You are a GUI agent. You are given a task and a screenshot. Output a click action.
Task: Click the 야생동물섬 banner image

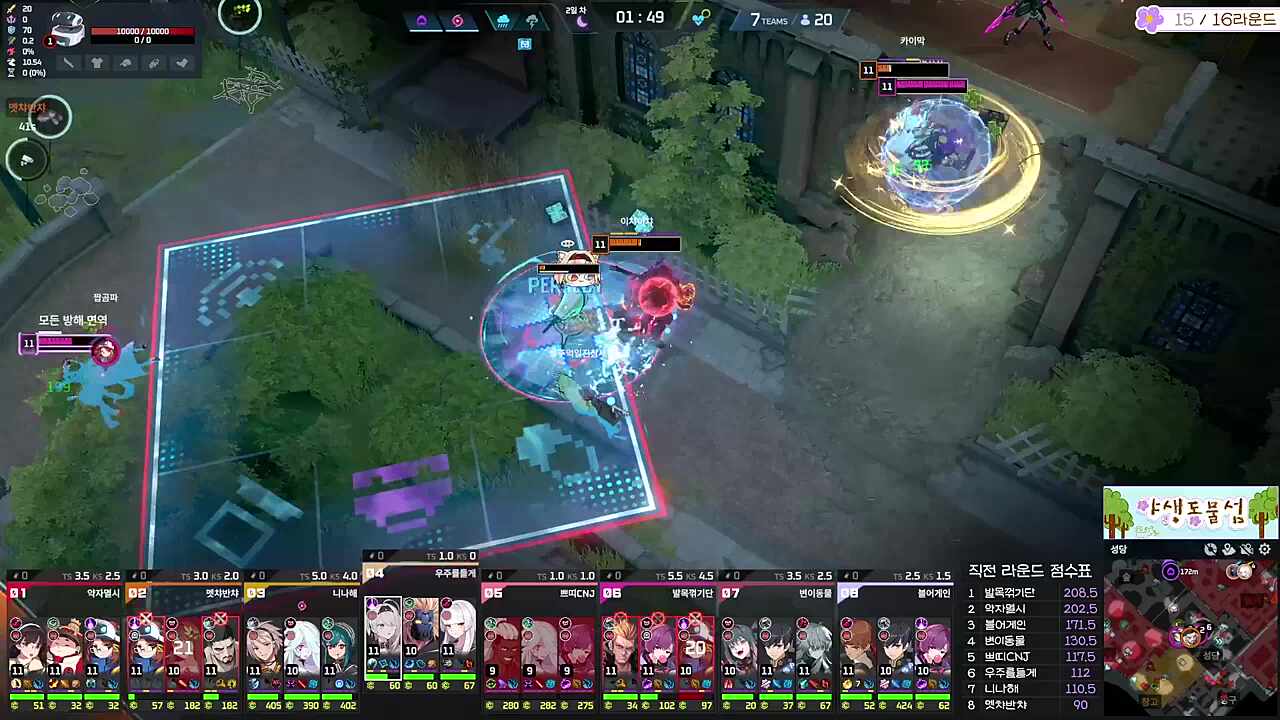(1190, 513)
